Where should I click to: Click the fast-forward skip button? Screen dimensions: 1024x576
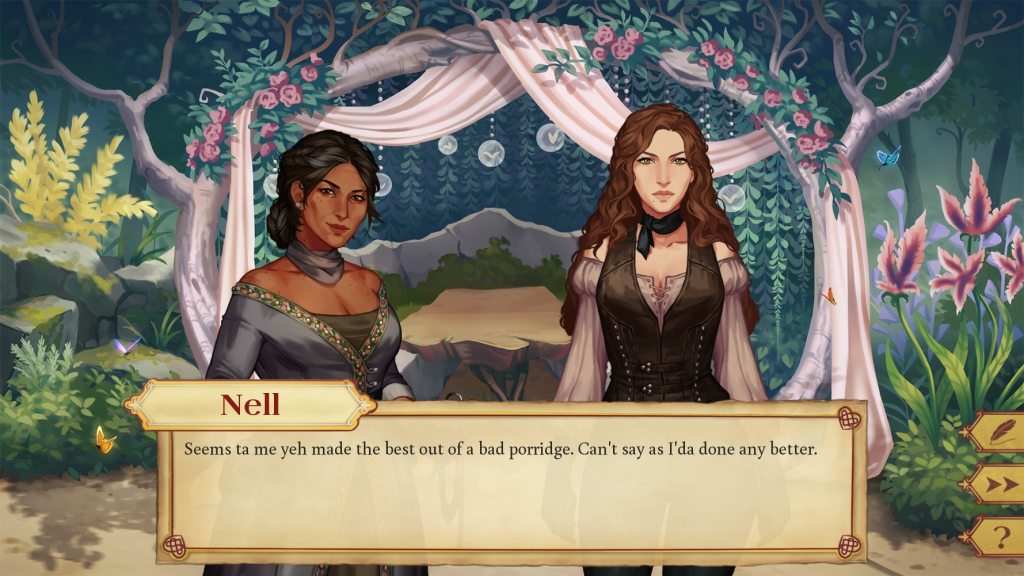[997, 484]
